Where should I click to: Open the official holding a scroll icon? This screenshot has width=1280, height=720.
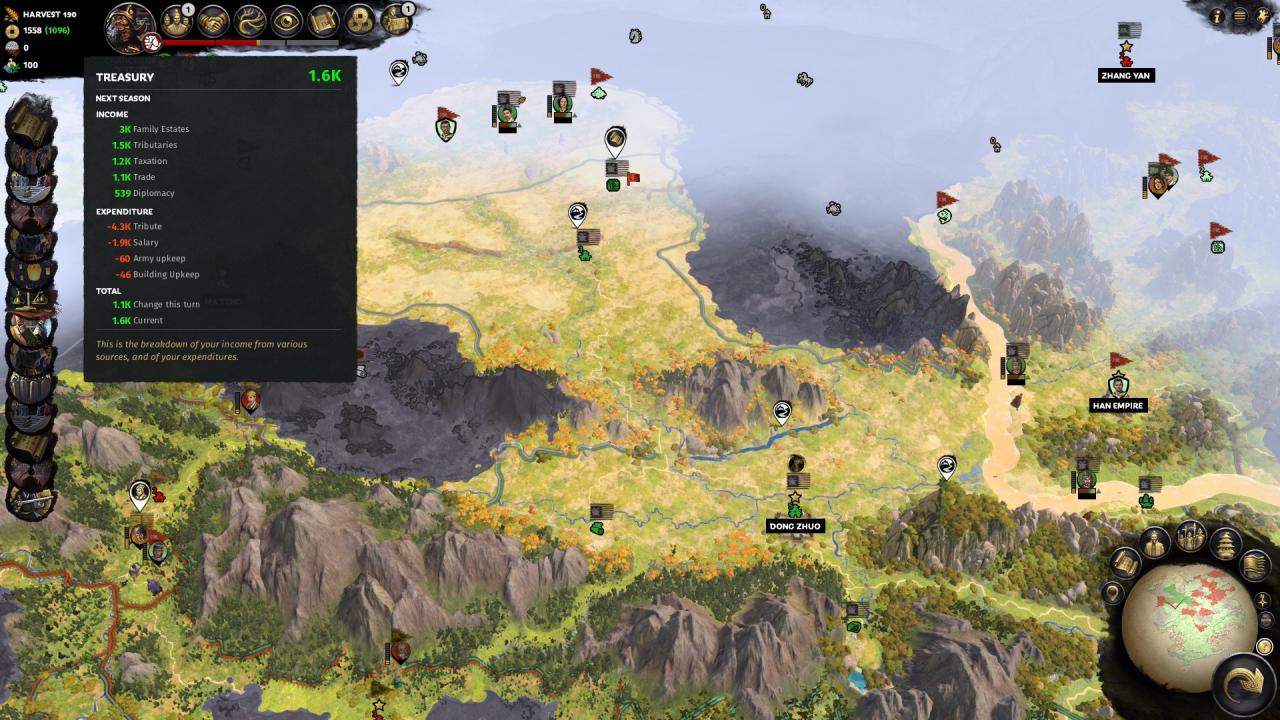397,21
